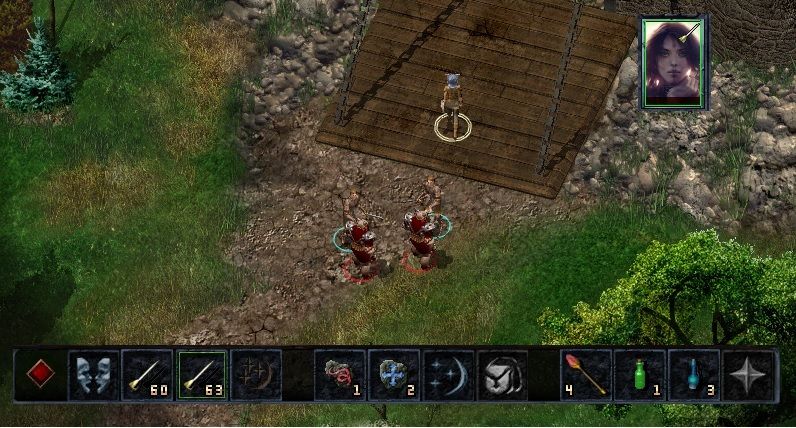The height and width of the screenshot is (428, 796).
Task: Cast the blue cross shield ability
Action: pos(394,375)
